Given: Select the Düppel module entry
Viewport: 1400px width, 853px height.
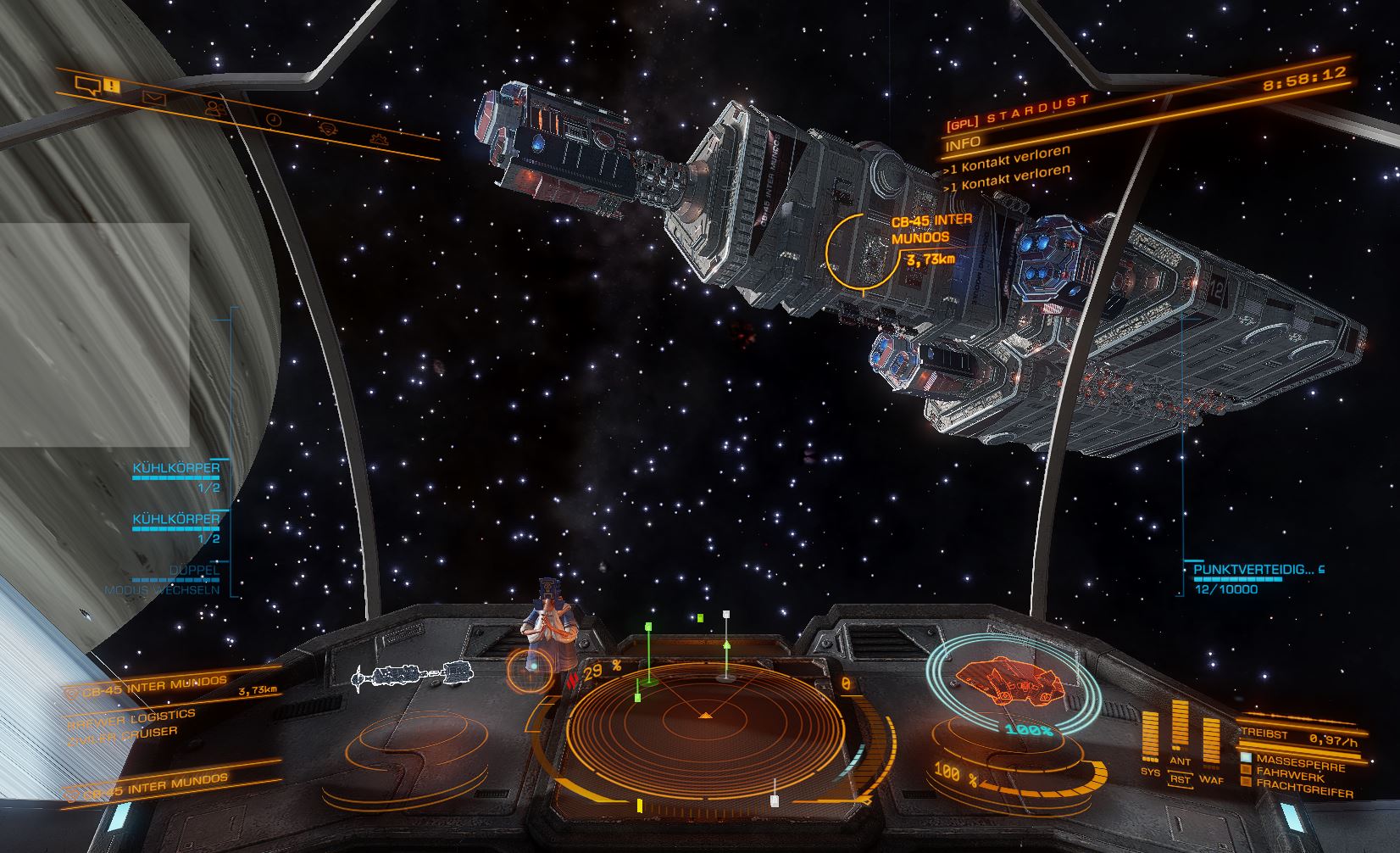Looking at the screenshot, I should pyautogui.click(x=195, y=570).
